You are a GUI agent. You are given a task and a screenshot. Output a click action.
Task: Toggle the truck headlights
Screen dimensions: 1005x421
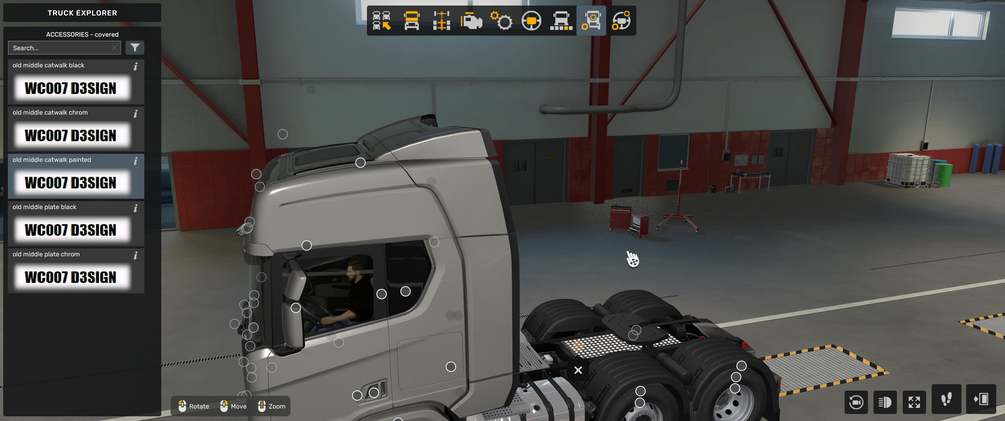(885, 401)
